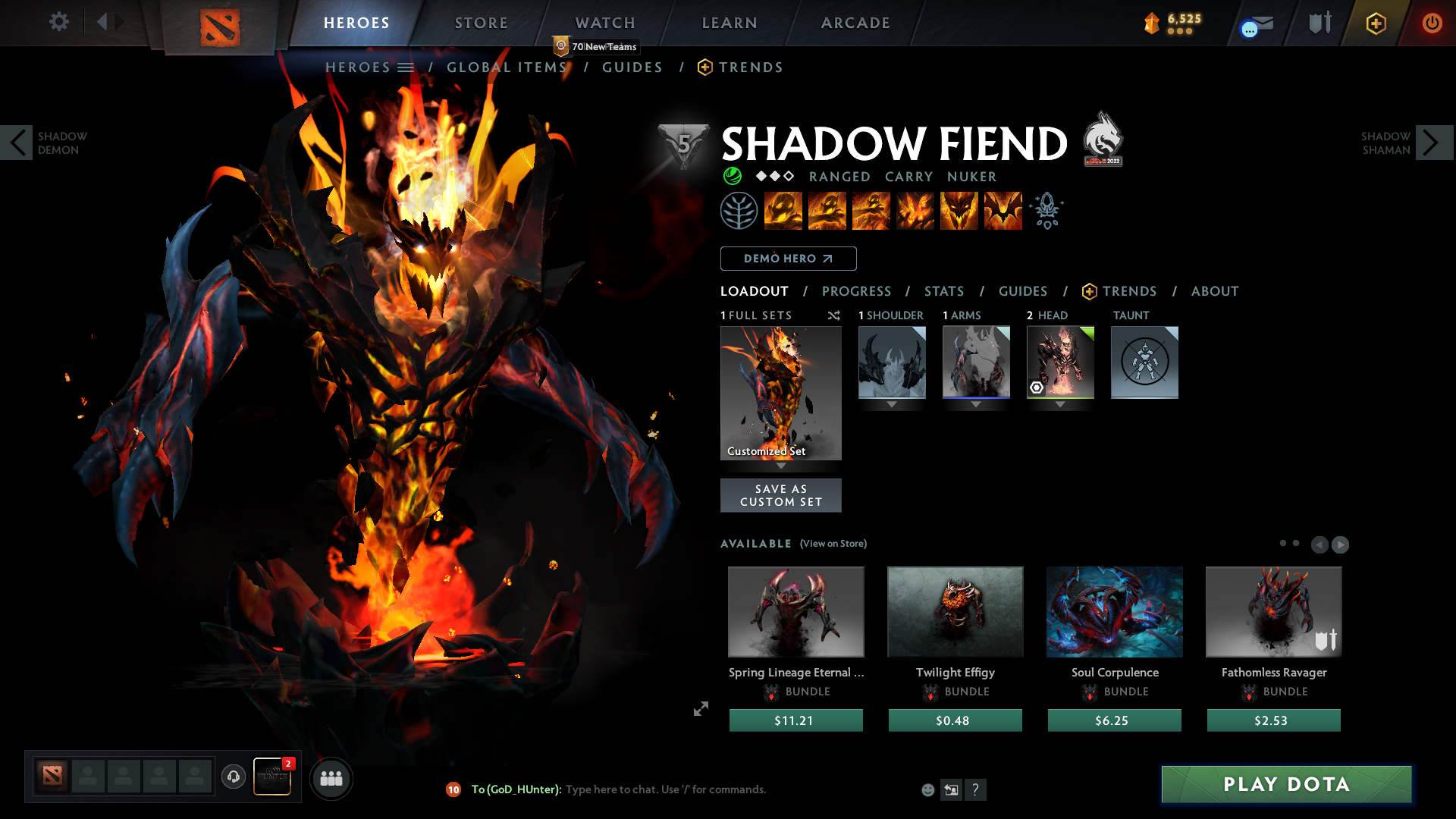This screenshot has height=819, width=1456.
Task: Shuffle the Full Sets loadout icon
Action: (833, 315)
